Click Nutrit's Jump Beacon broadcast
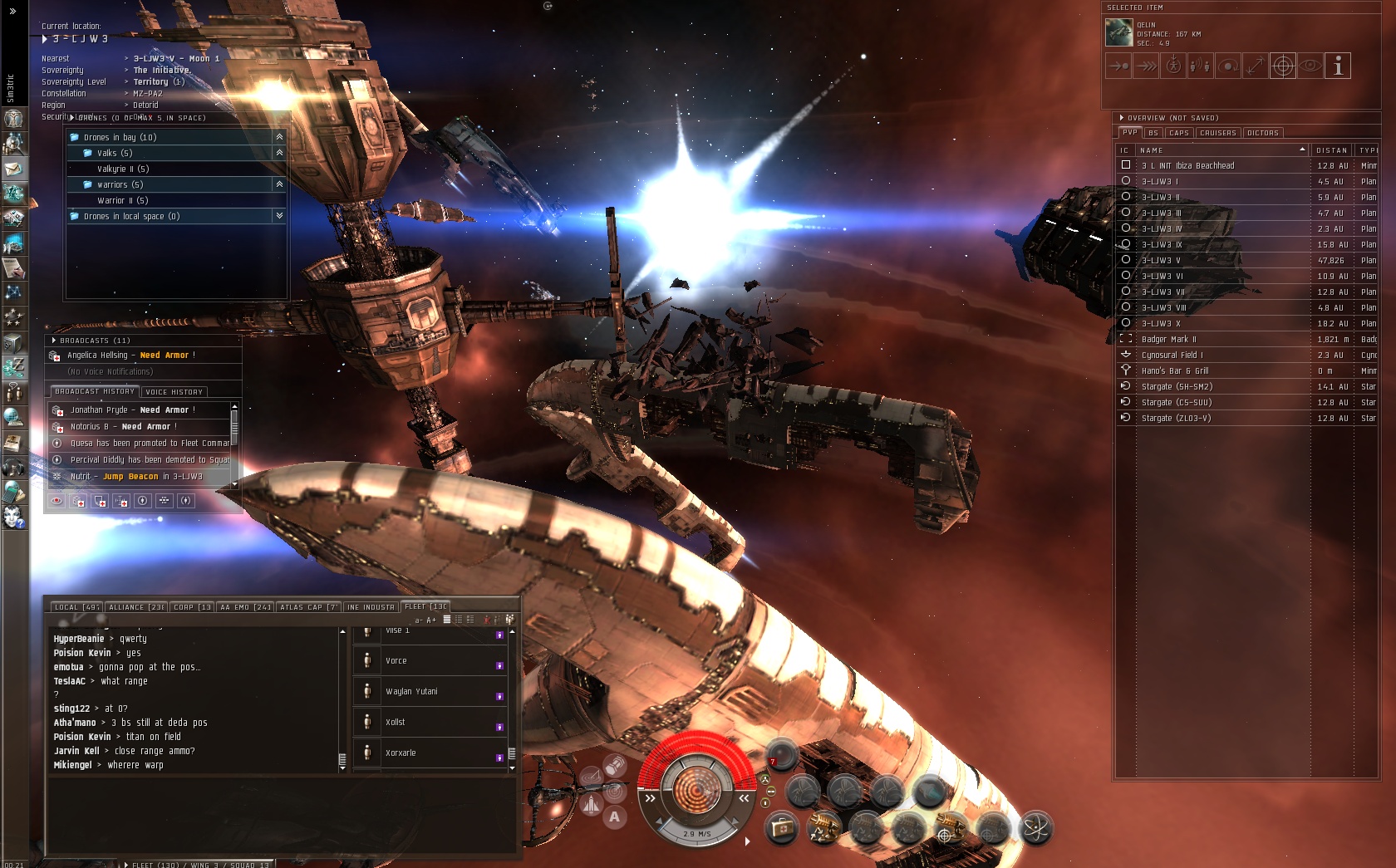The image size is (1396, 868). click(x=137, y=477)
